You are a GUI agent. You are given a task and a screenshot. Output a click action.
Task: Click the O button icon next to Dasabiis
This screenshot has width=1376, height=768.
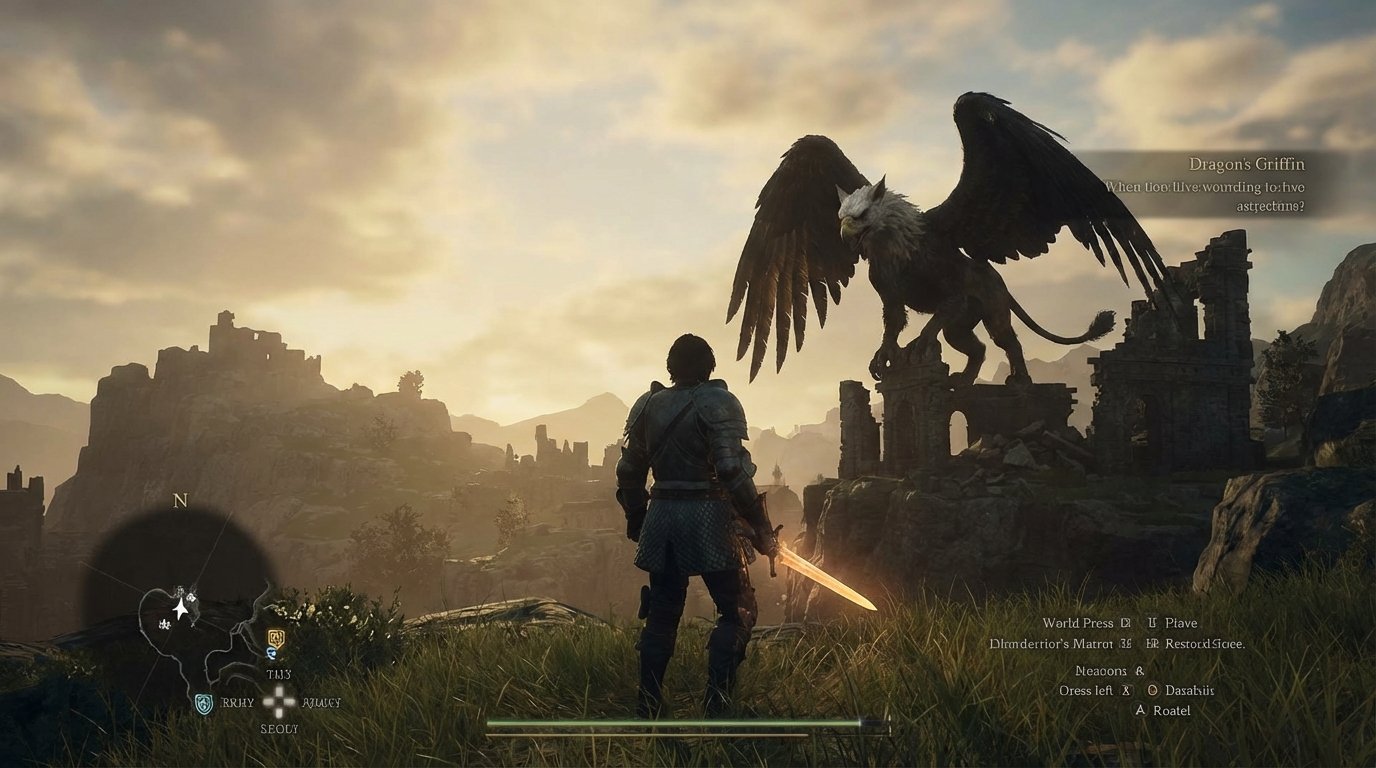[x=1153, y=690]
